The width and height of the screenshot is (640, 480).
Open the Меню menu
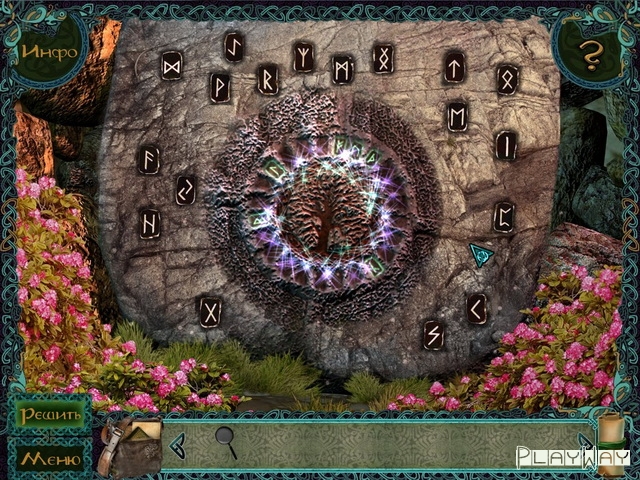tap(48, 459)
